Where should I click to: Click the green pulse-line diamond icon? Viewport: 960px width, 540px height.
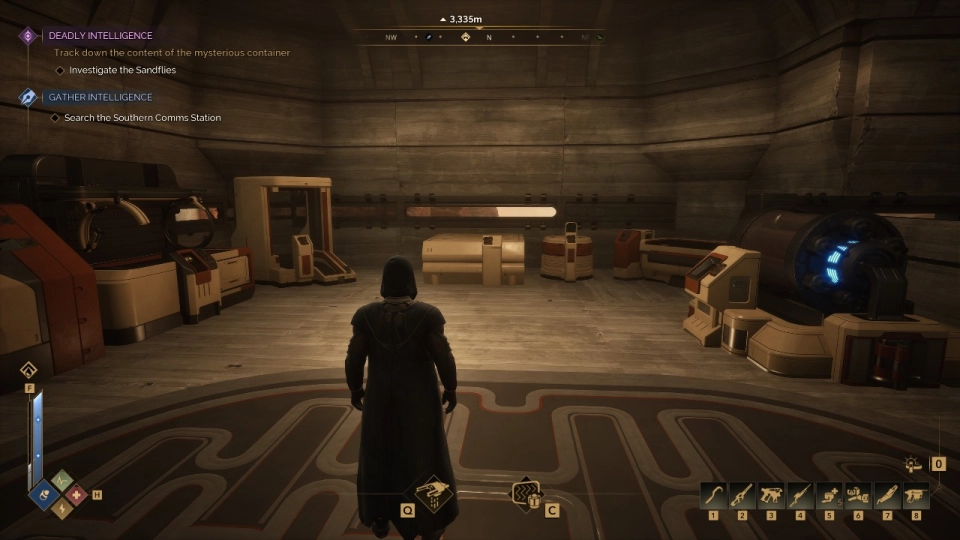(61, 480)
